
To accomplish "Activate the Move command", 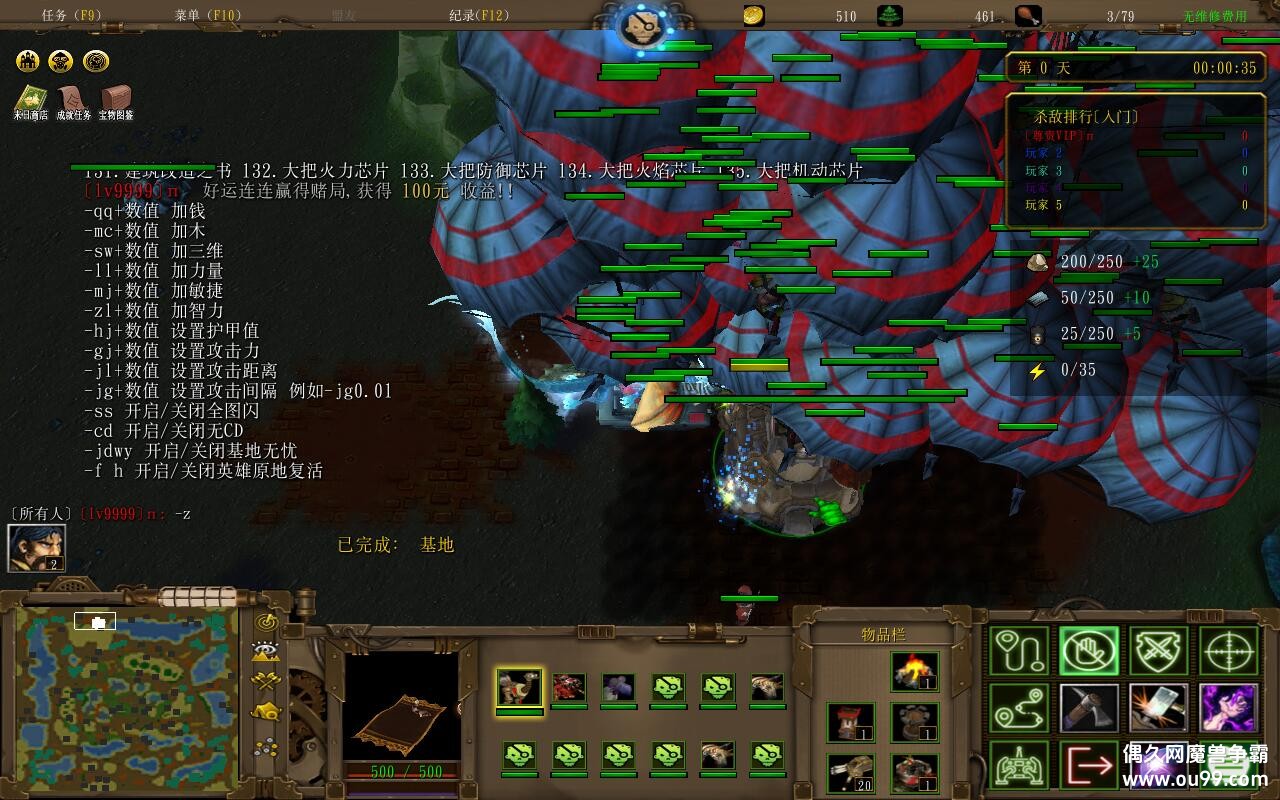I will pos(1021,651).
